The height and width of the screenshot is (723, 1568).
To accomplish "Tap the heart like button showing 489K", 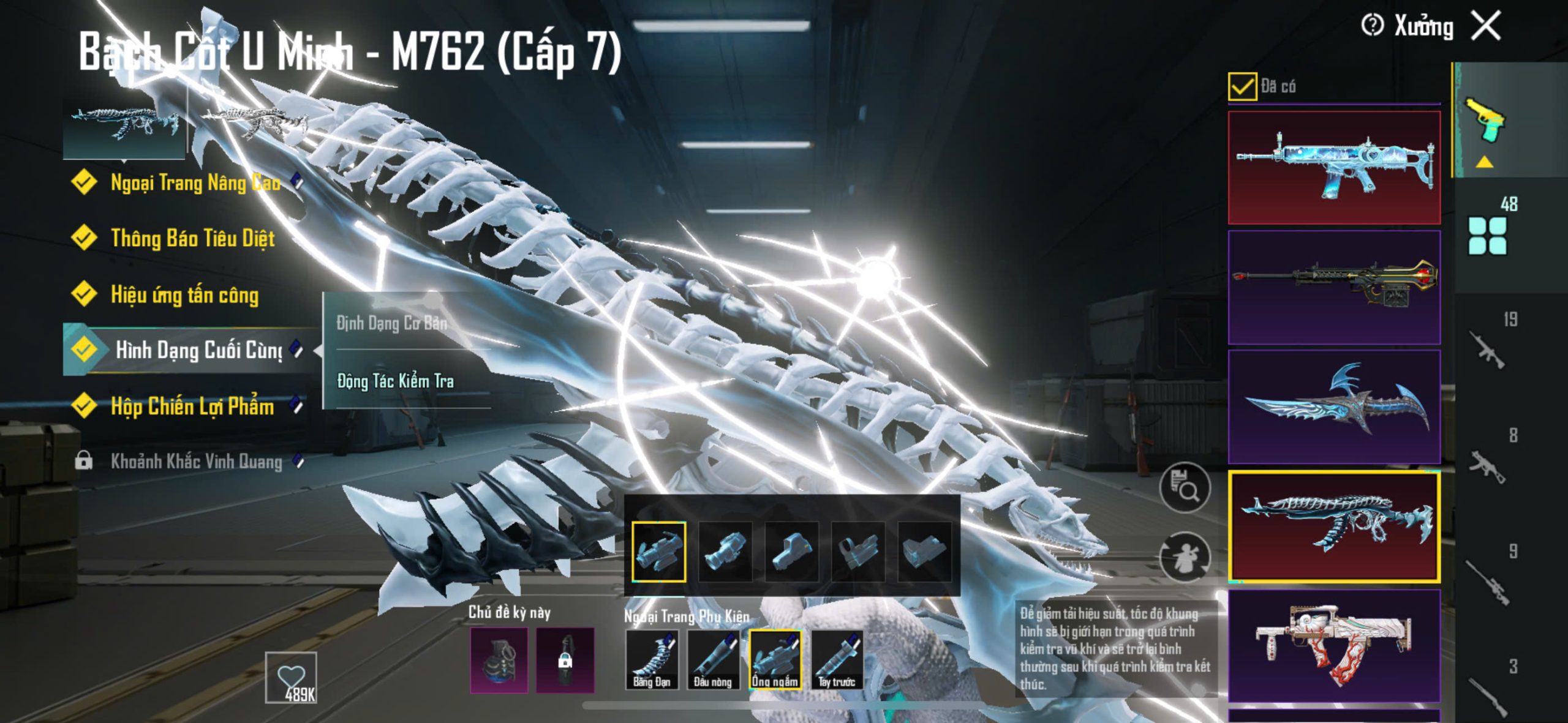I will click(291, 678).
